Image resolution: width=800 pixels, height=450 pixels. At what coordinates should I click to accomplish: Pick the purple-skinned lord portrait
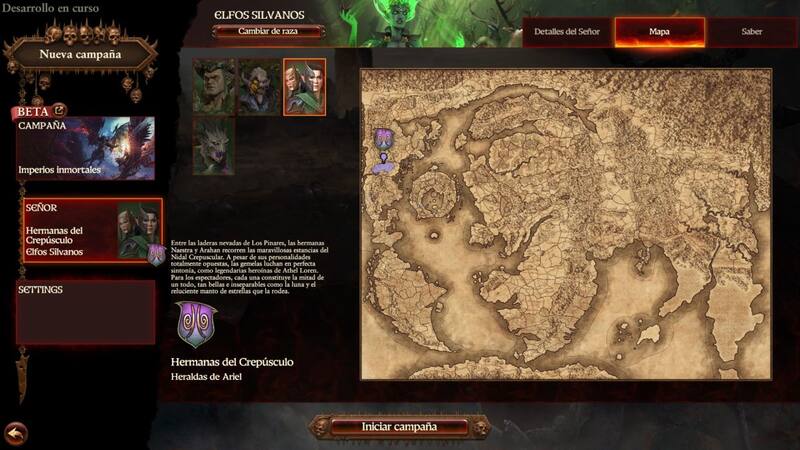(x=258, y=86)
